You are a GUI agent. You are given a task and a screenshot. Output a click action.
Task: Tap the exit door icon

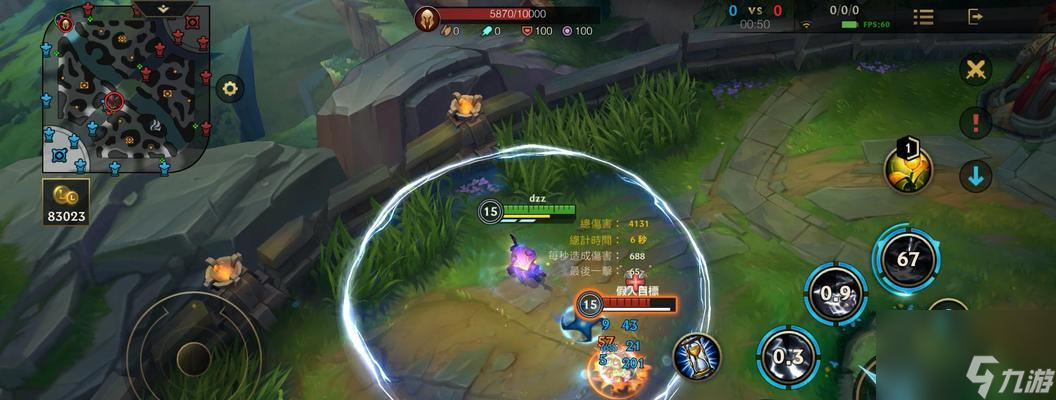[976, 17]
